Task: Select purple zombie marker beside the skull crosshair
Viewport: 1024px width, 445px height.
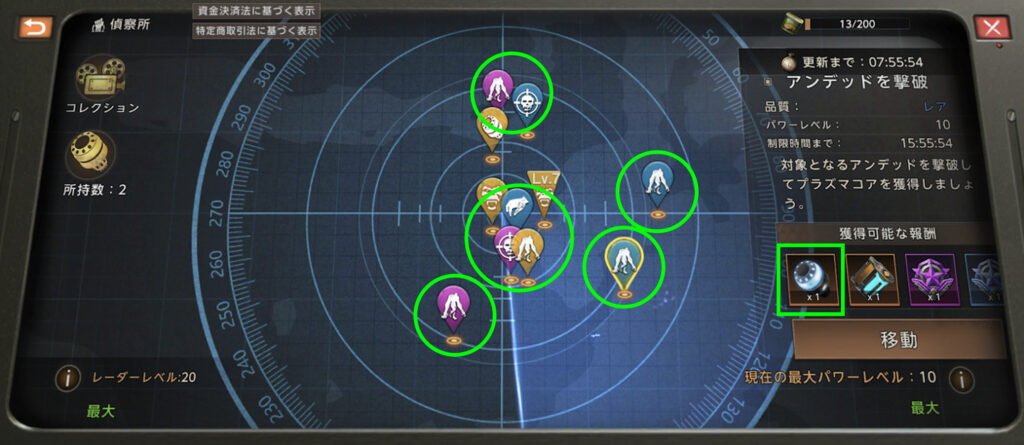Action: (x=495, y=88)
